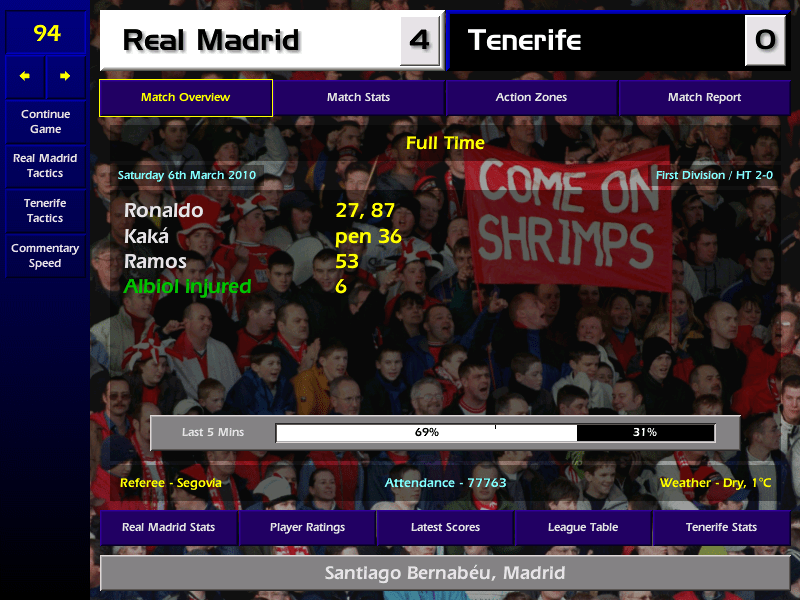The width and height of the screenshot is (800, 600).
Task: Select the Tenerife team name header
Action: (x=595, y=40)
